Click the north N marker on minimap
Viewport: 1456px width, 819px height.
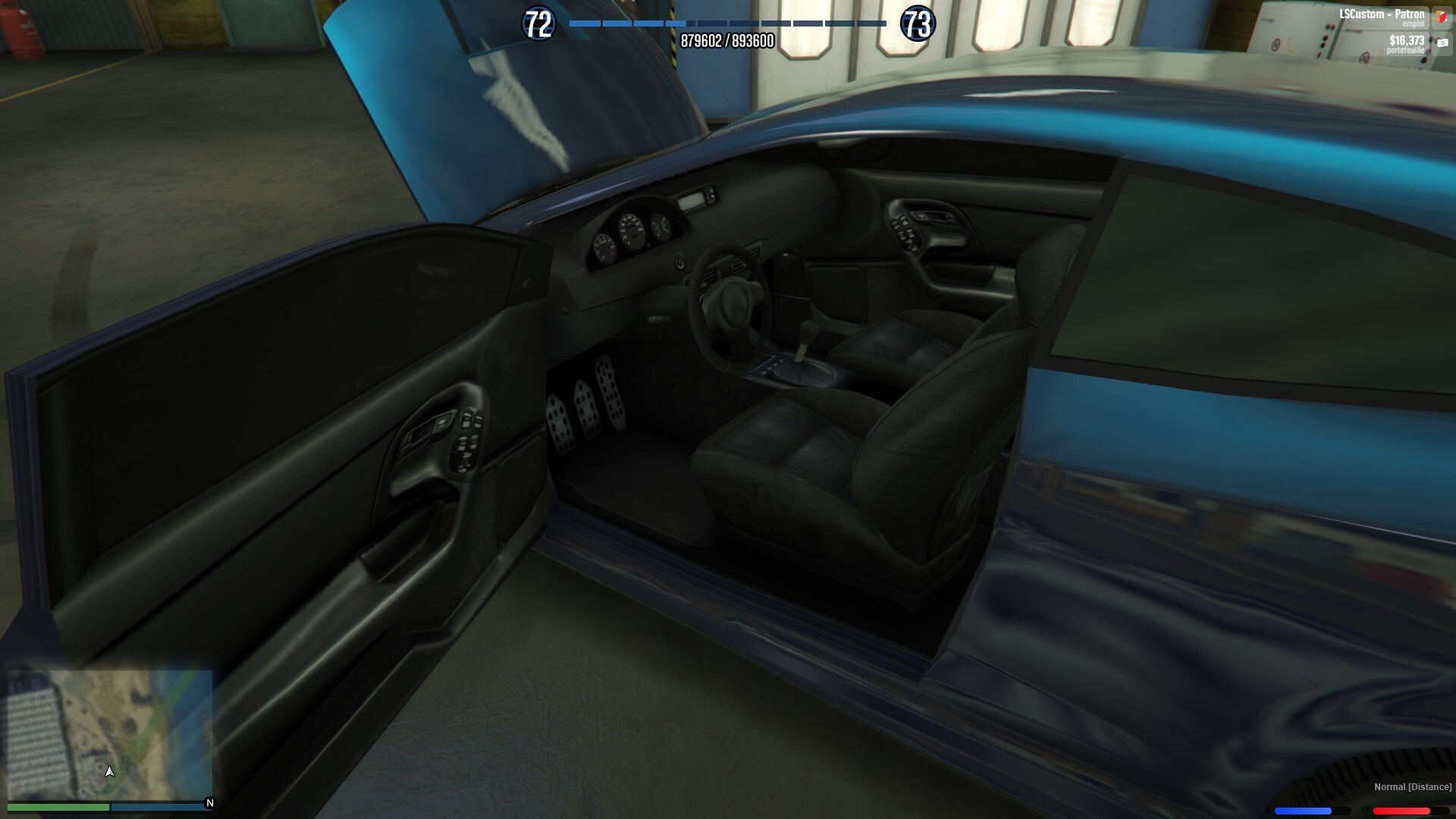point(210,803)
